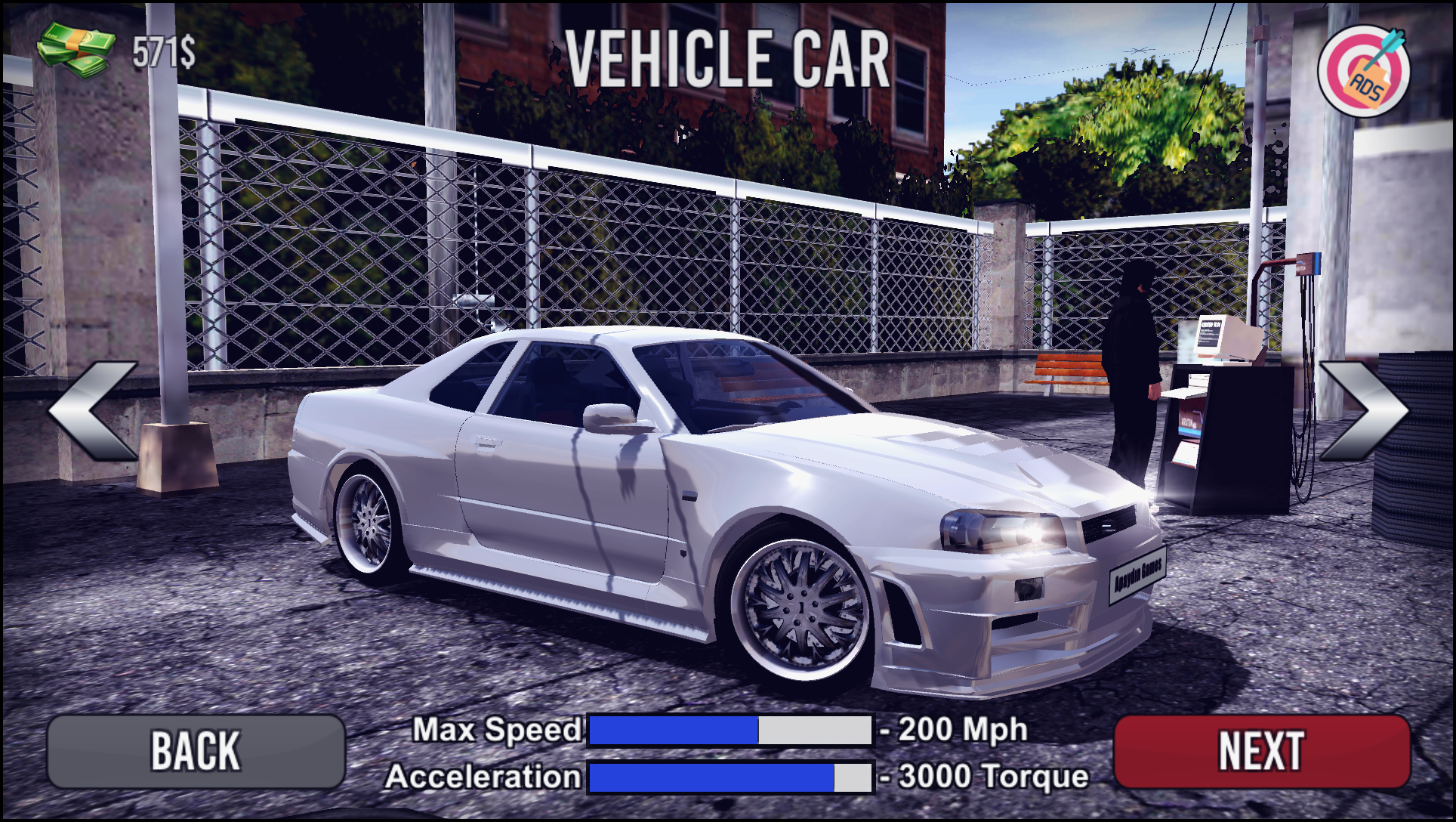Click the 571$ currency balance
Image resolution: width=1456 pixels, height=822 pixels.
(162, 51)
